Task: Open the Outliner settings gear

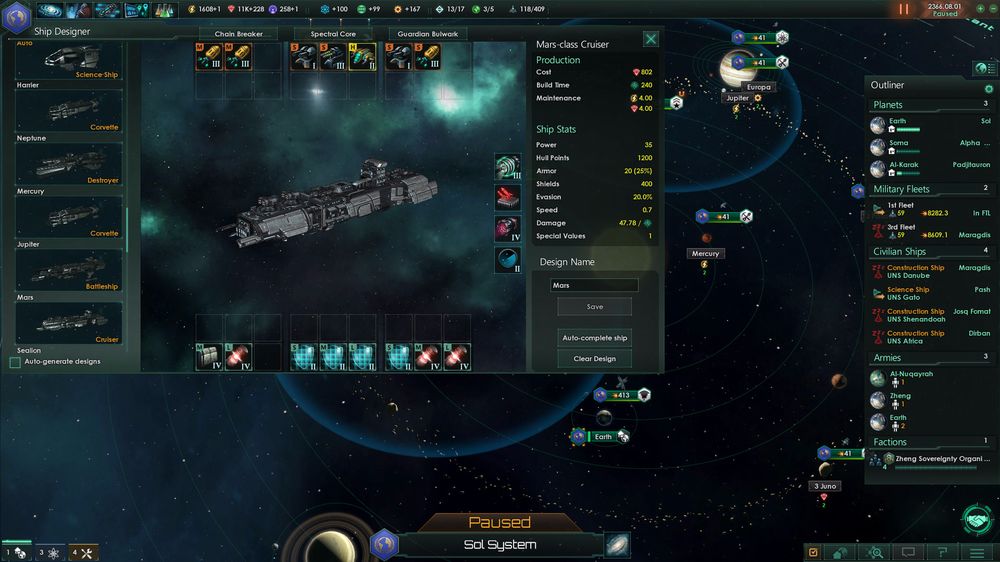Action: tap(989, 89)
